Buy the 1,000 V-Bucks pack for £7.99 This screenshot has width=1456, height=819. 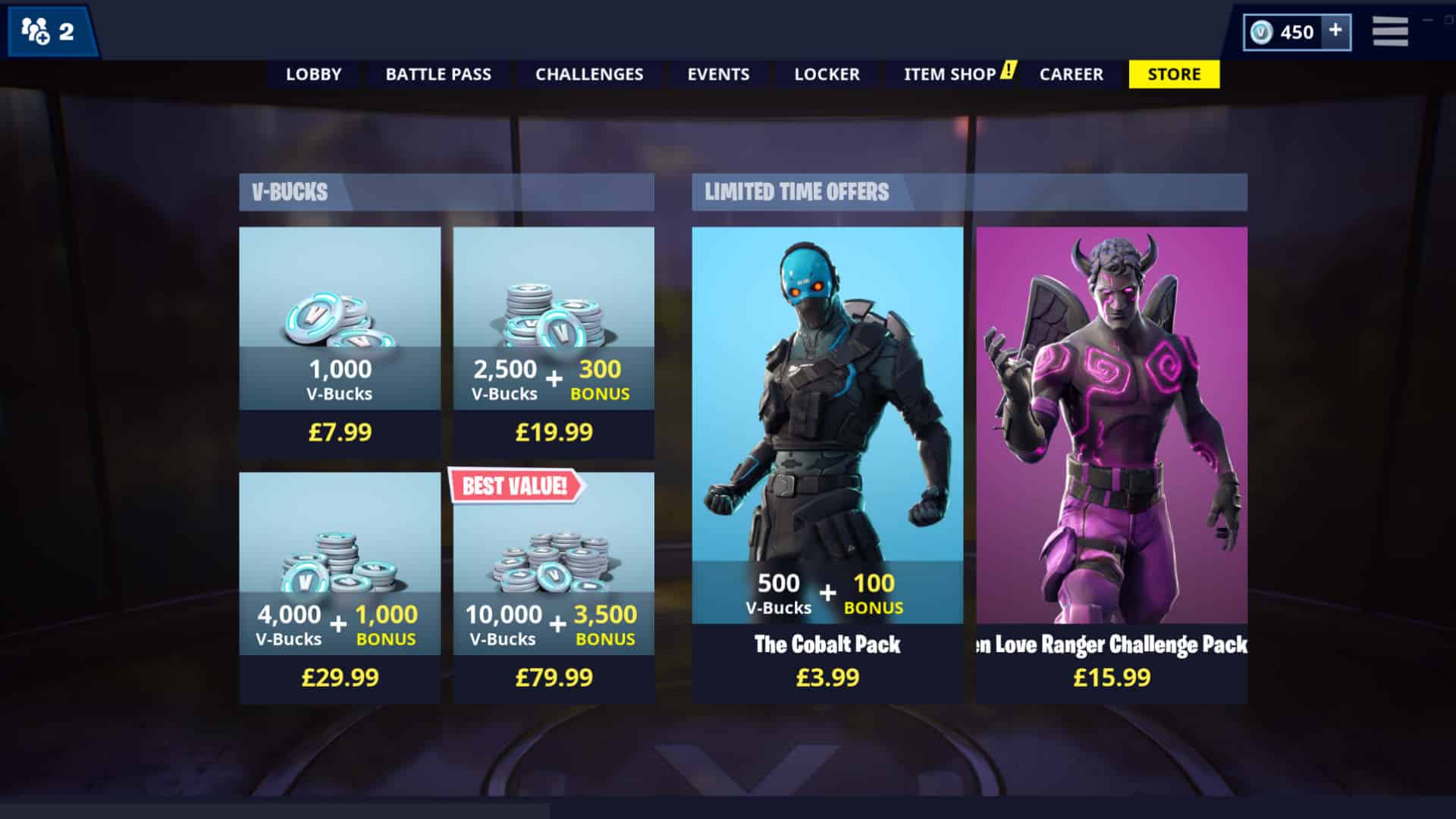point(340,342)
